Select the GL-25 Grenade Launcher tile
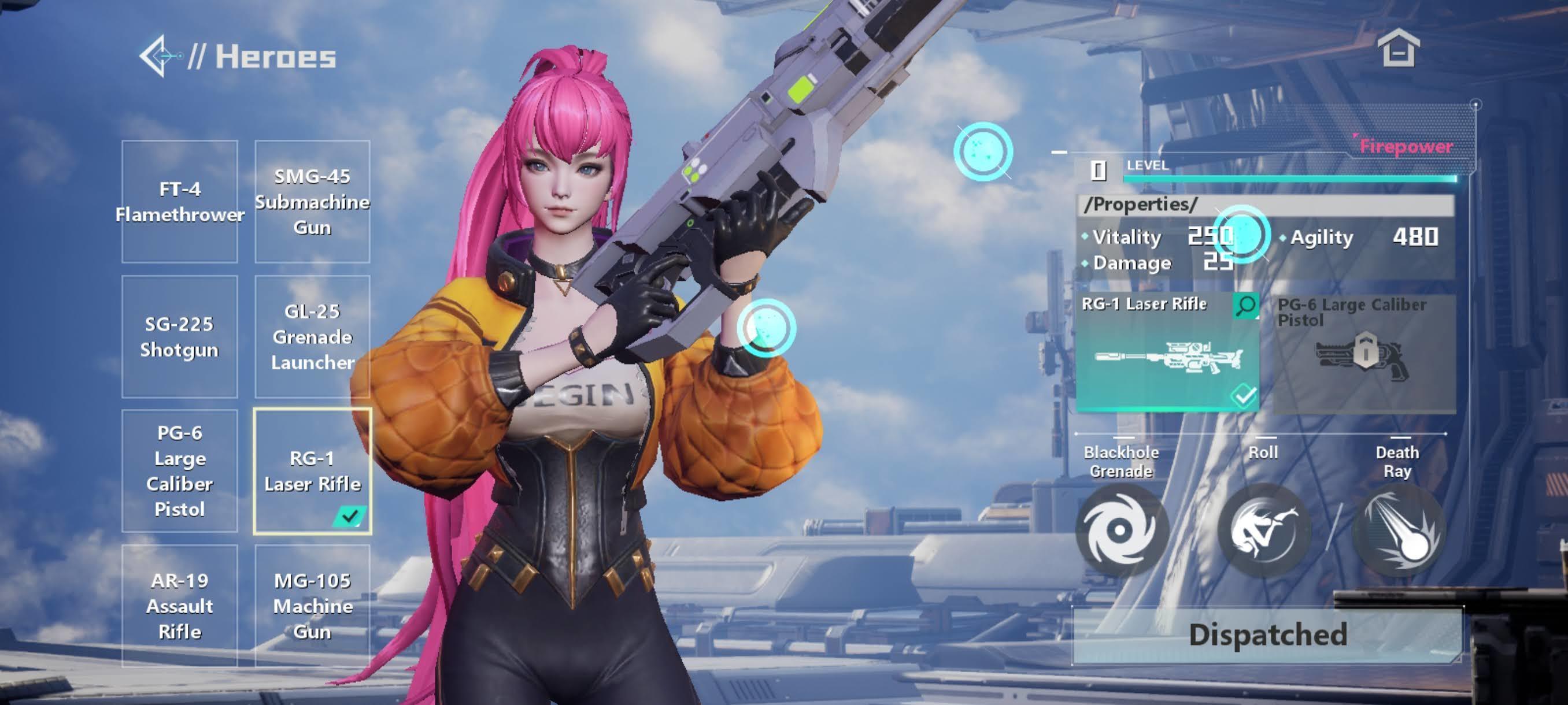The width and height of the screenshot is (1568, 705). click(312, 337)
